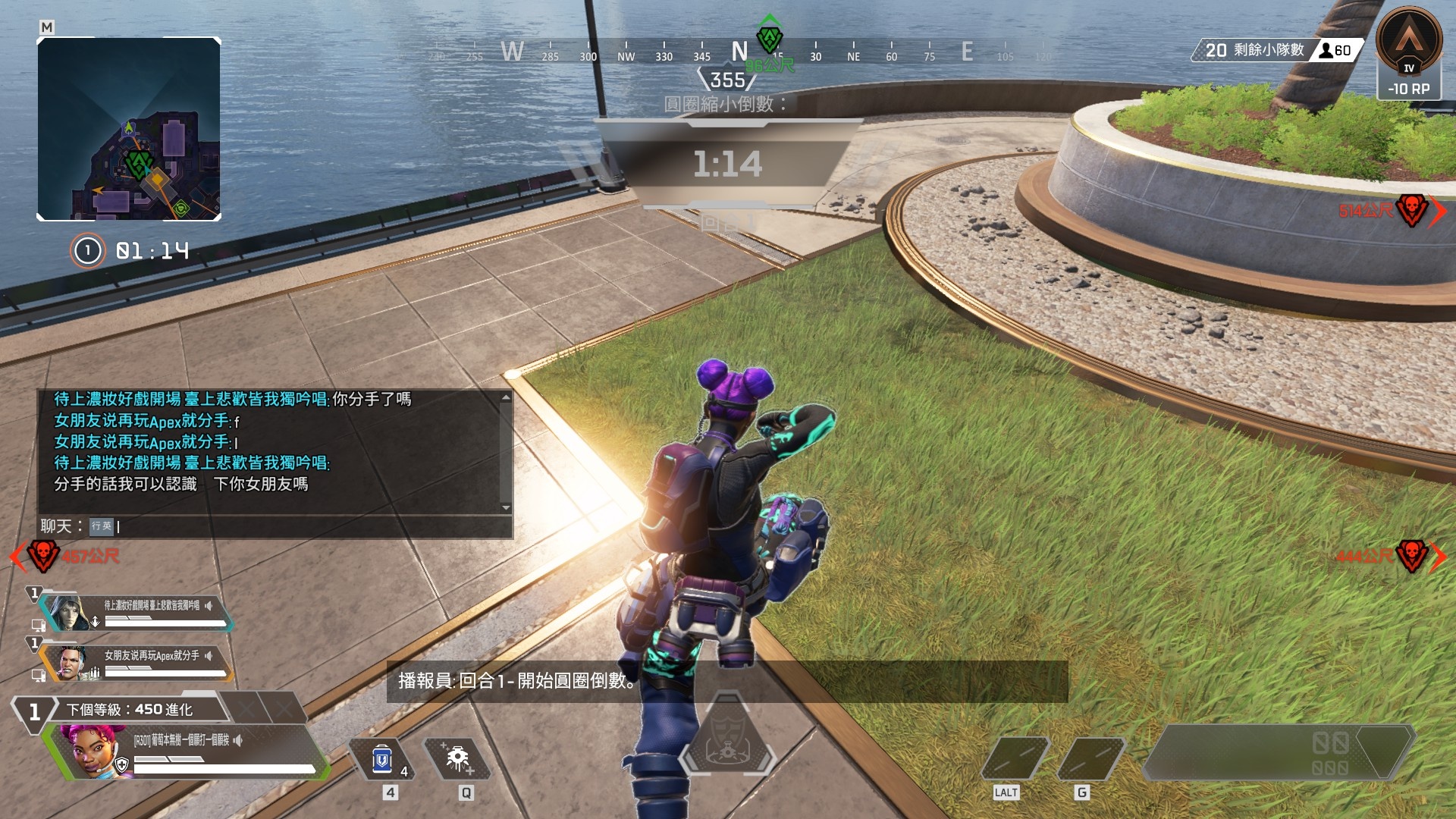Select the 457-meter red enemy marker
This screenshot has width=1456, height=819.
click(43, 556)
